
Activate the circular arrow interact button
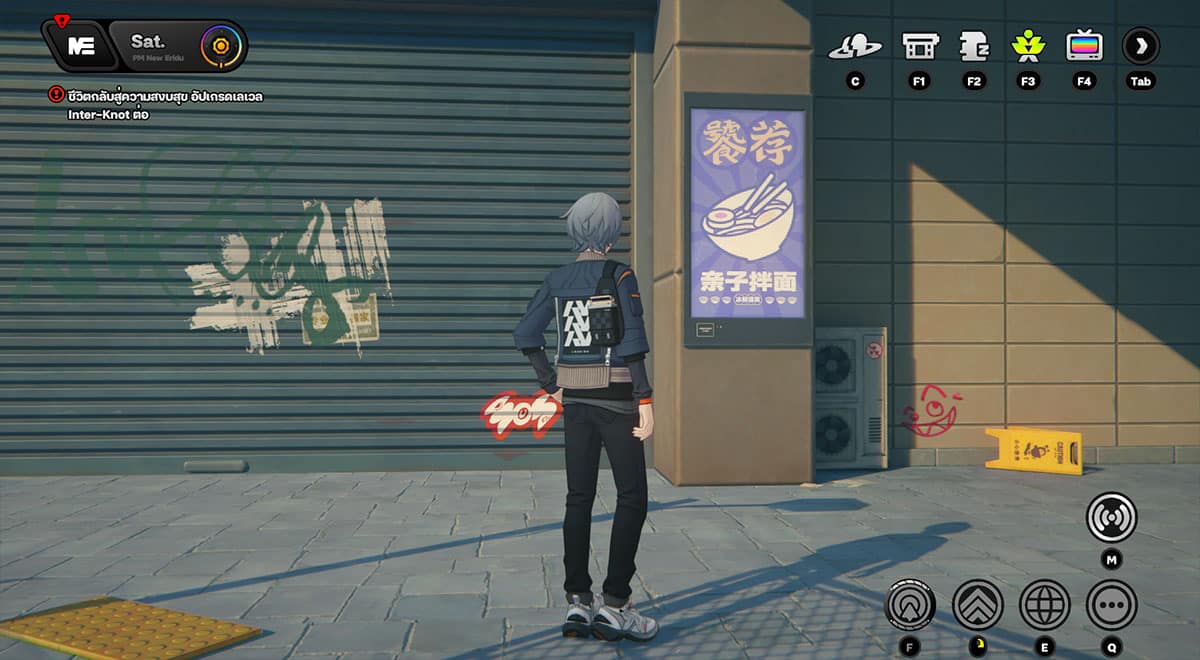click(910, 604)
